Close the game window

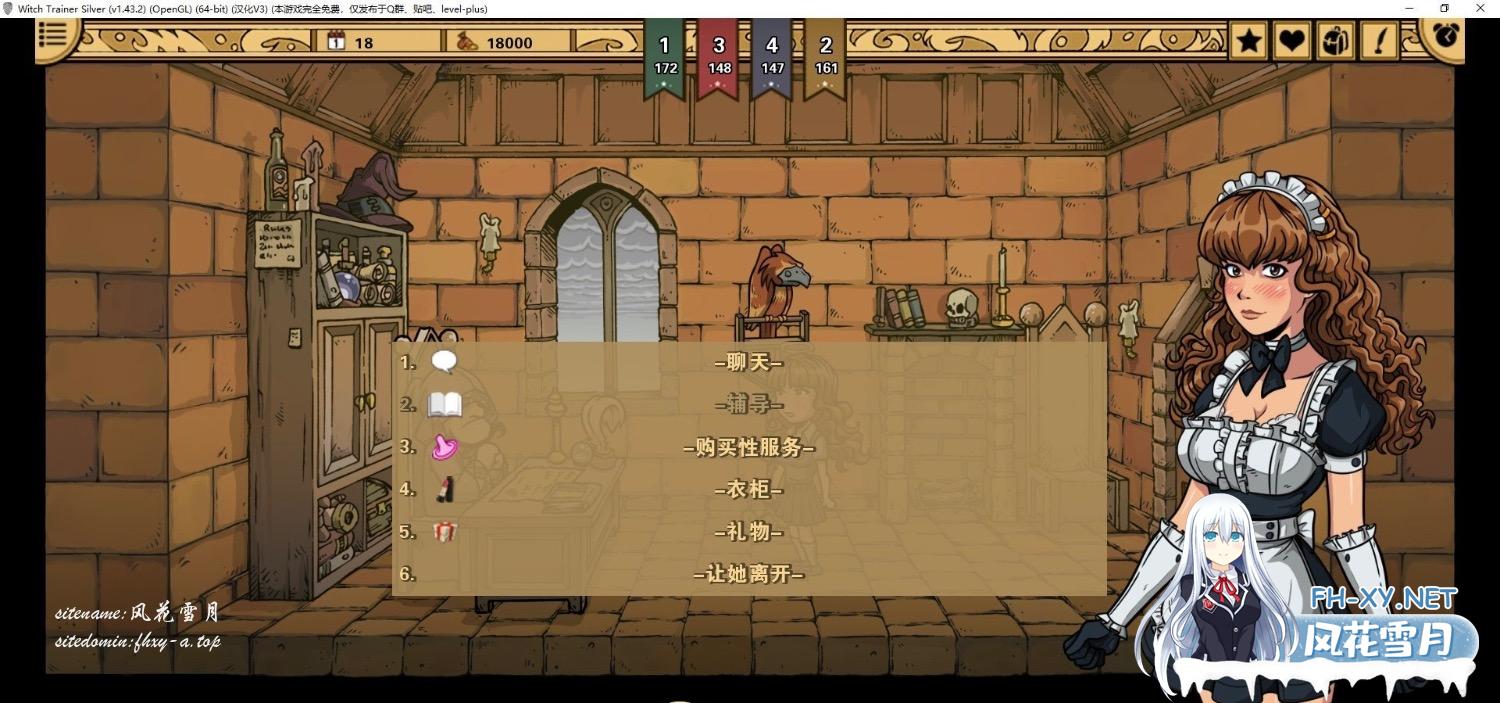coord(1481,8)
